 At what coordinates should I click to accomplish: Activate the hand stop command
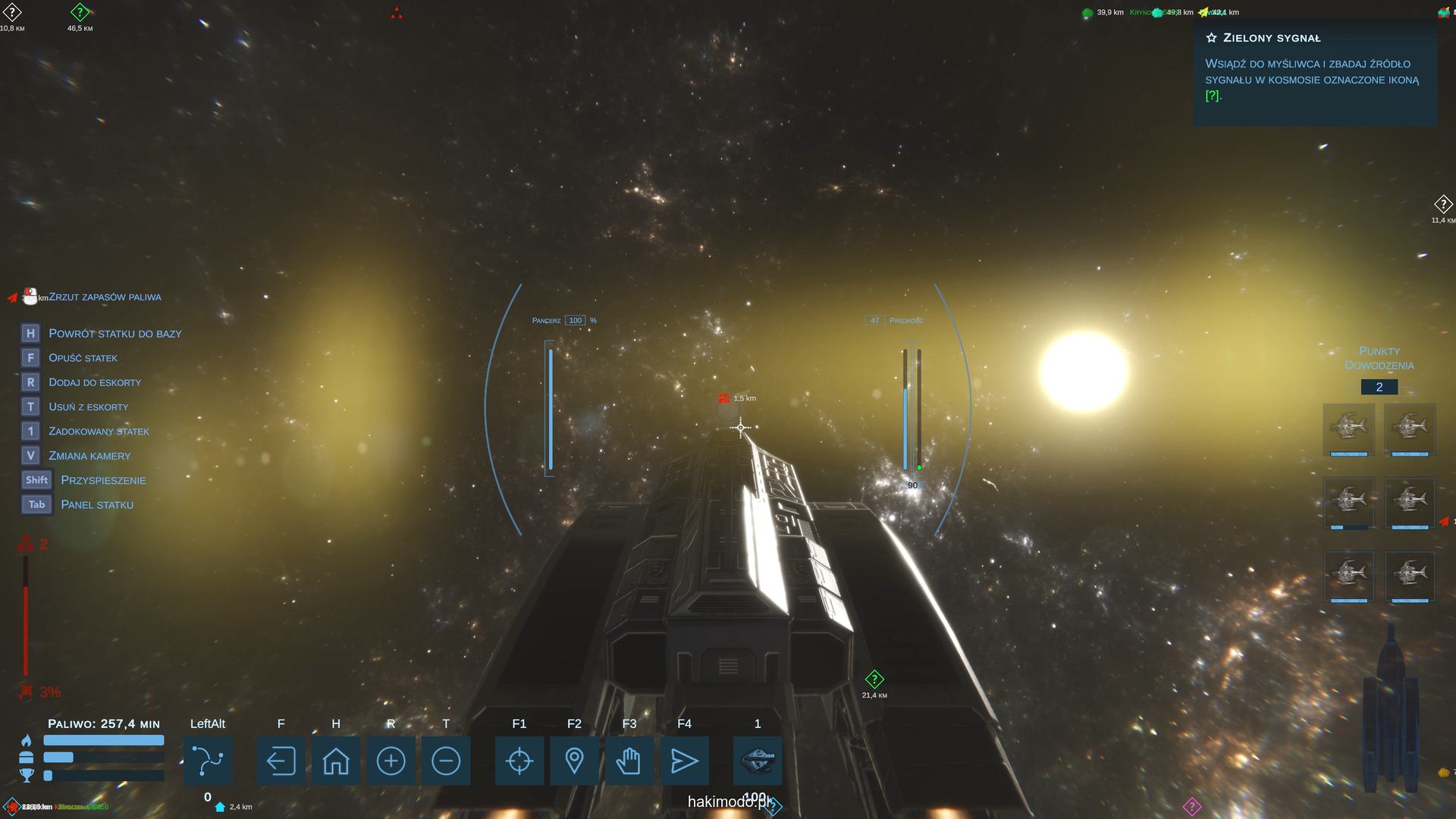click(629, 761)
